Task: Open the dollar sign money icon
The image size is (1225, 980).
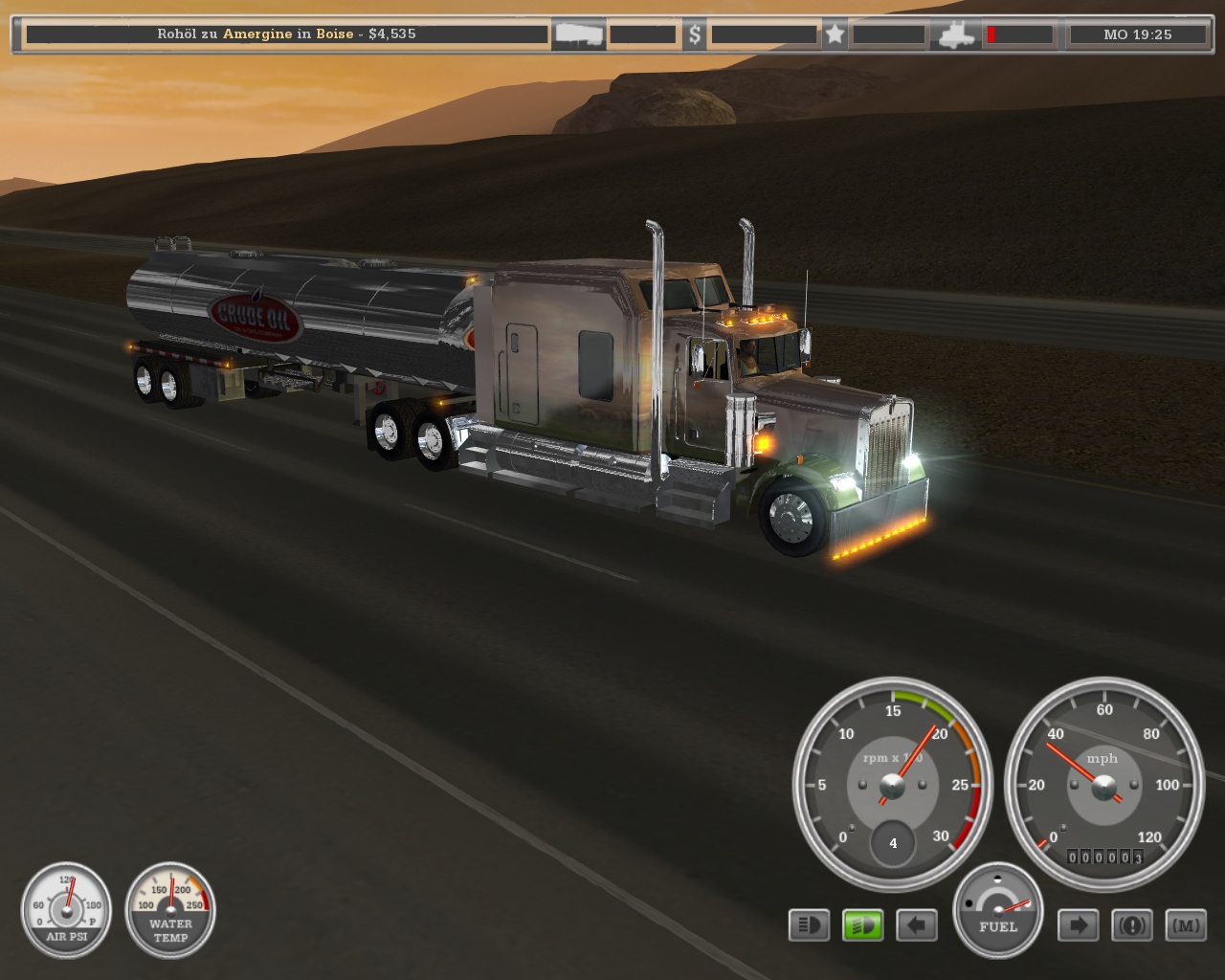Action: pyautogui.click(x=695, y=34)
